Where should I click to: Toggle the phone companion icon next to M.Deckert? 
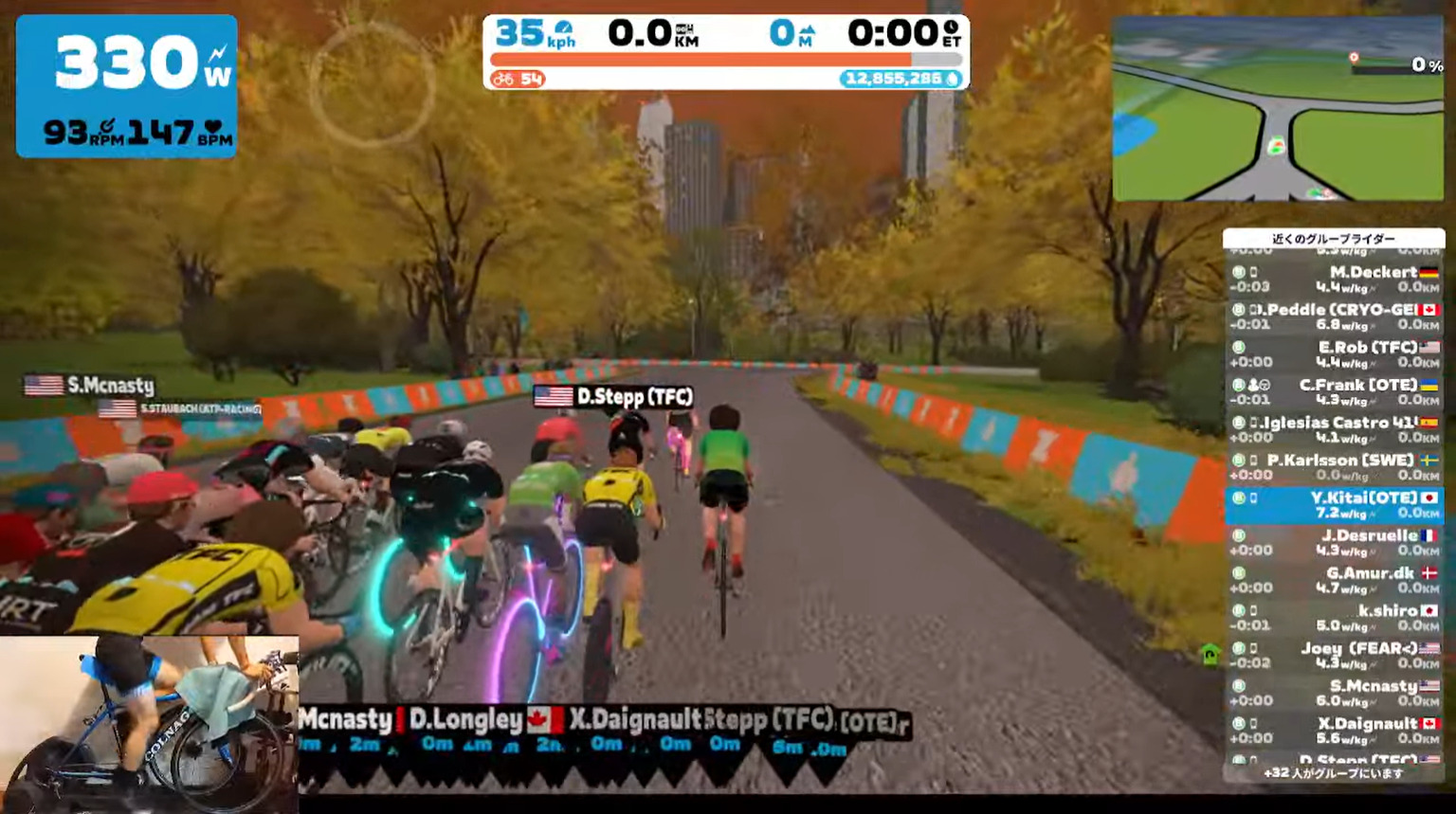pos(1253,270)
